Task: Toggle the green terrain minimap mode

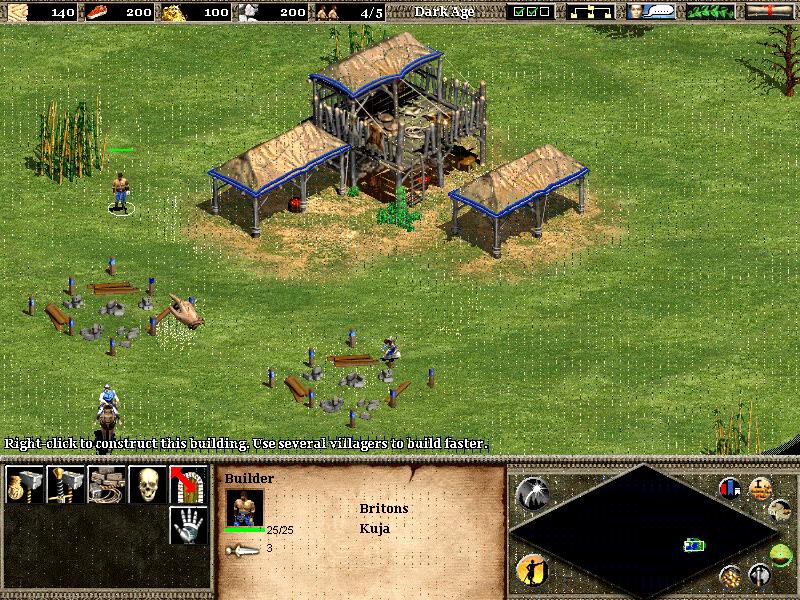Action: click(x=779, y=555)
